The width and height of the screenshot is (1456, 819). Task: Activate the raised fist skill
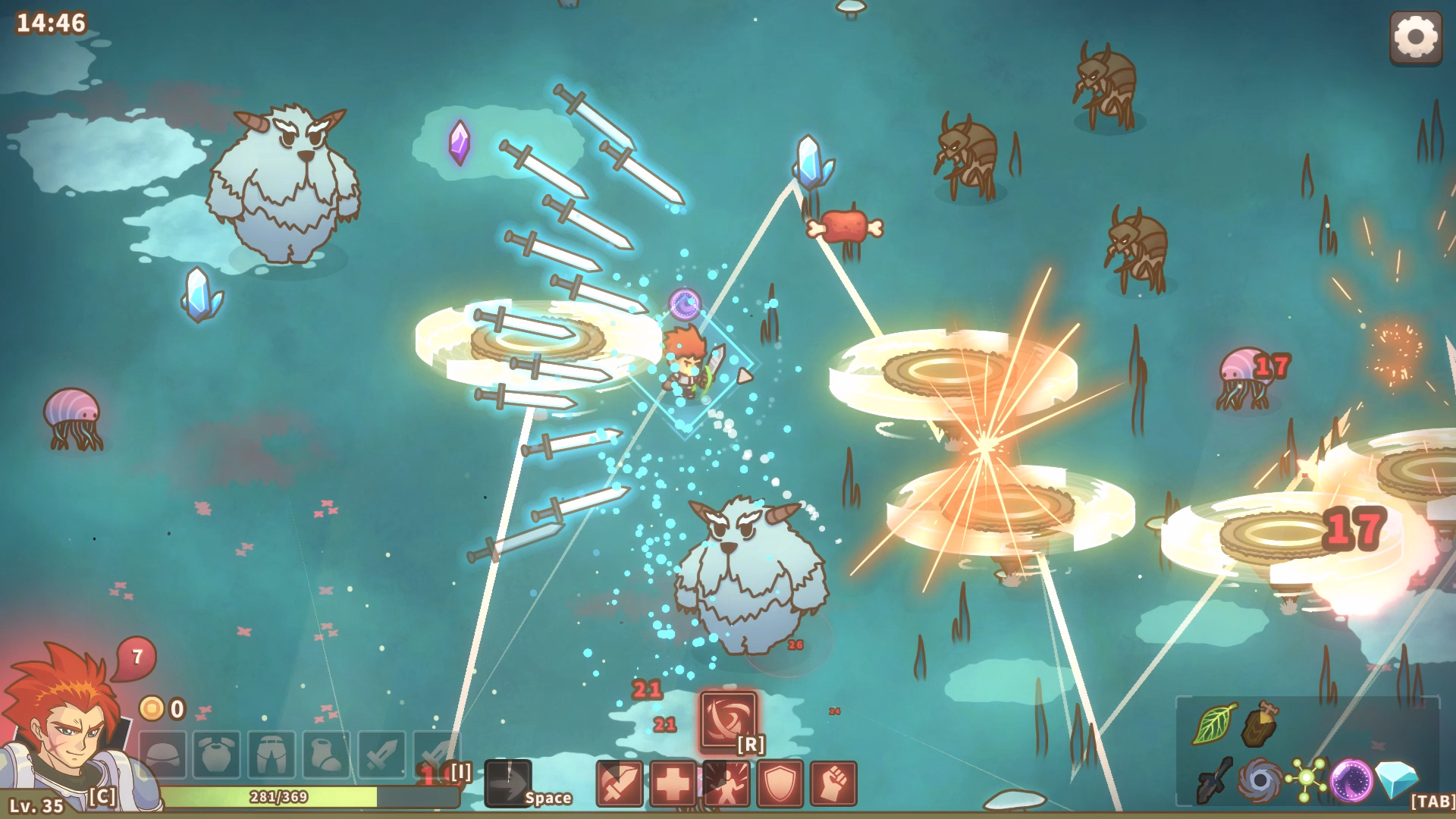(833, 783)
